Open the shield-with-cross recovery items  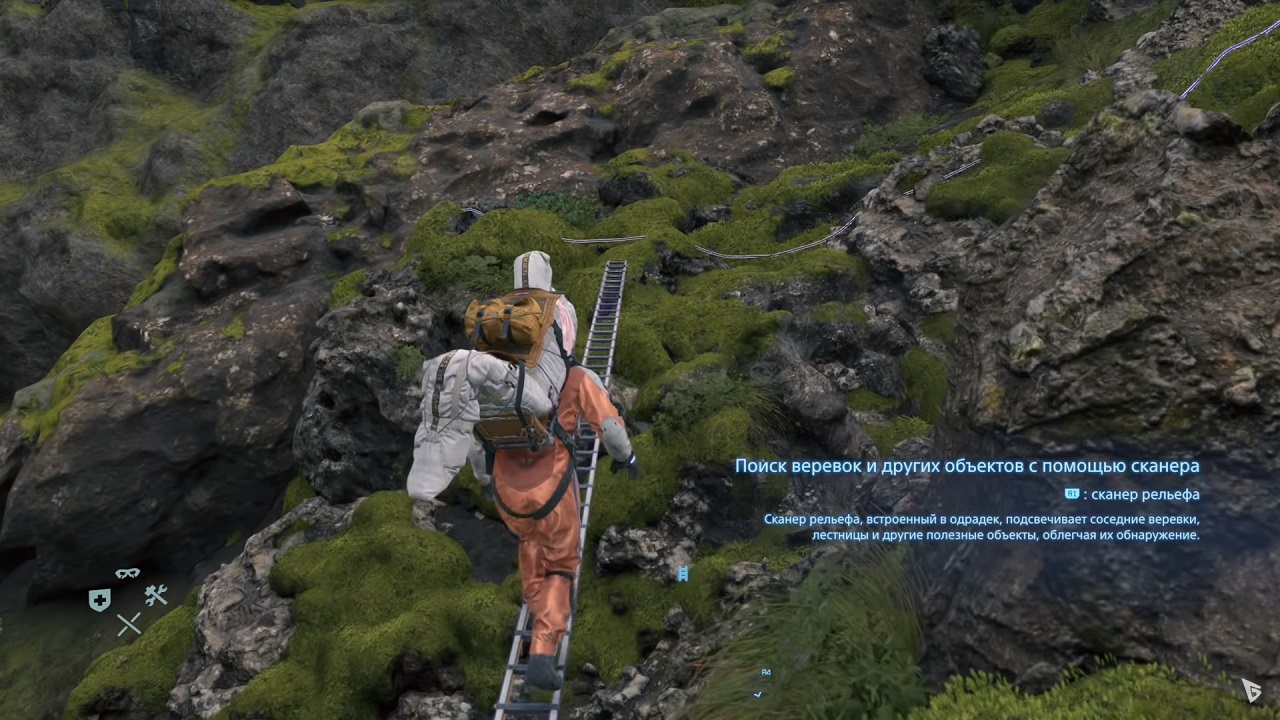pos(99,600)
